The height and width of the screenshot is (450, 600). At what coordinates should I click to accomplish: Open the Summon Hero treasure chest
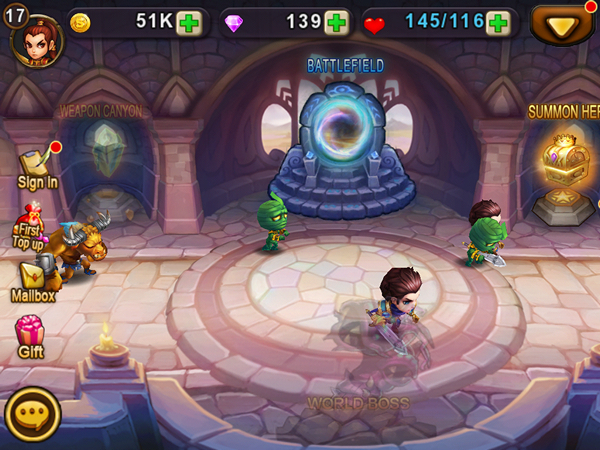(x=562, y=168)
